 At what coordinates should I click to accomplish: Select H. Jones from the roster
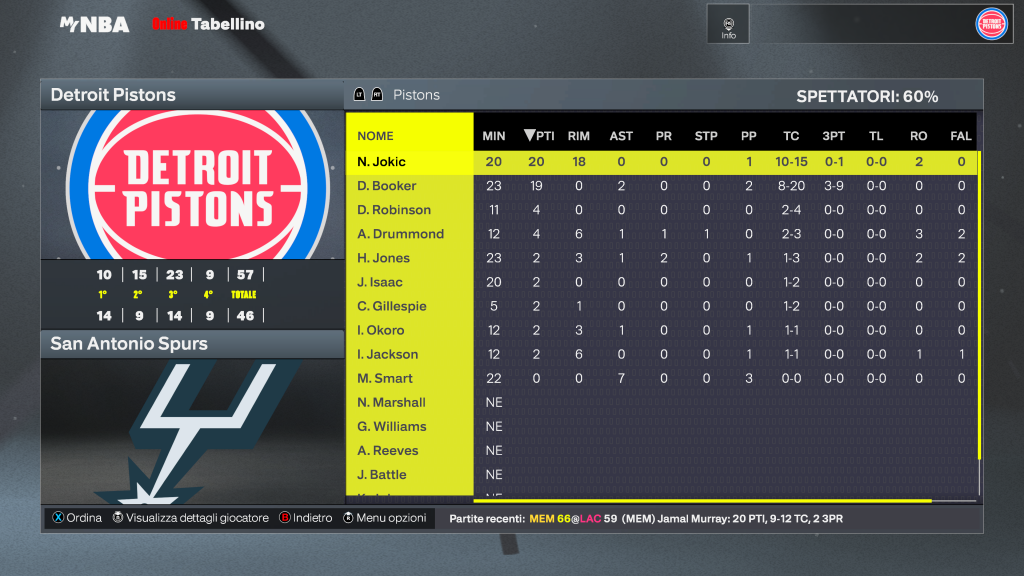pos(383,258)
